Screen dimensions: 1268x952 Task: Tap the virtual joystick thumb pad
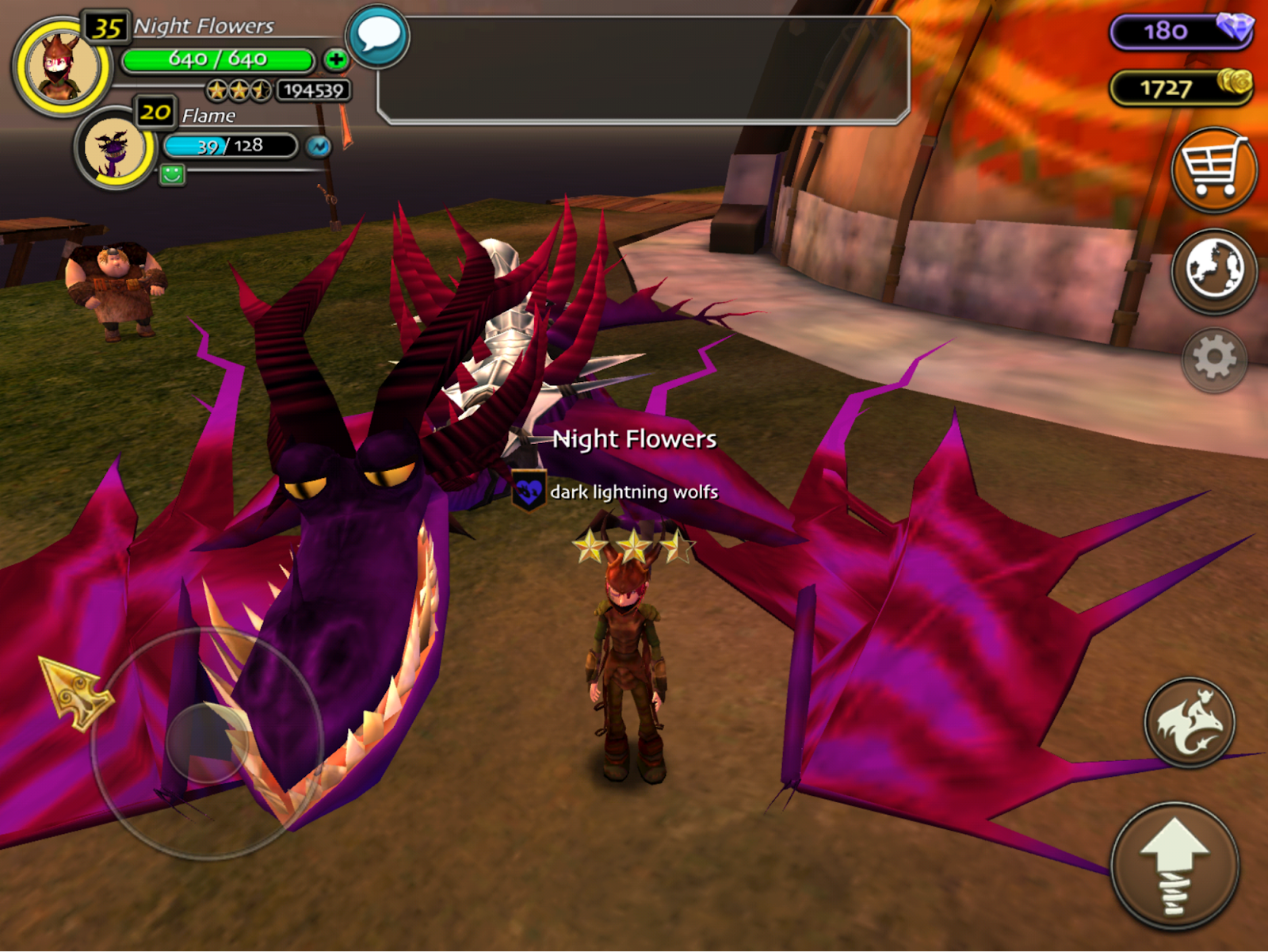point(208,743)
